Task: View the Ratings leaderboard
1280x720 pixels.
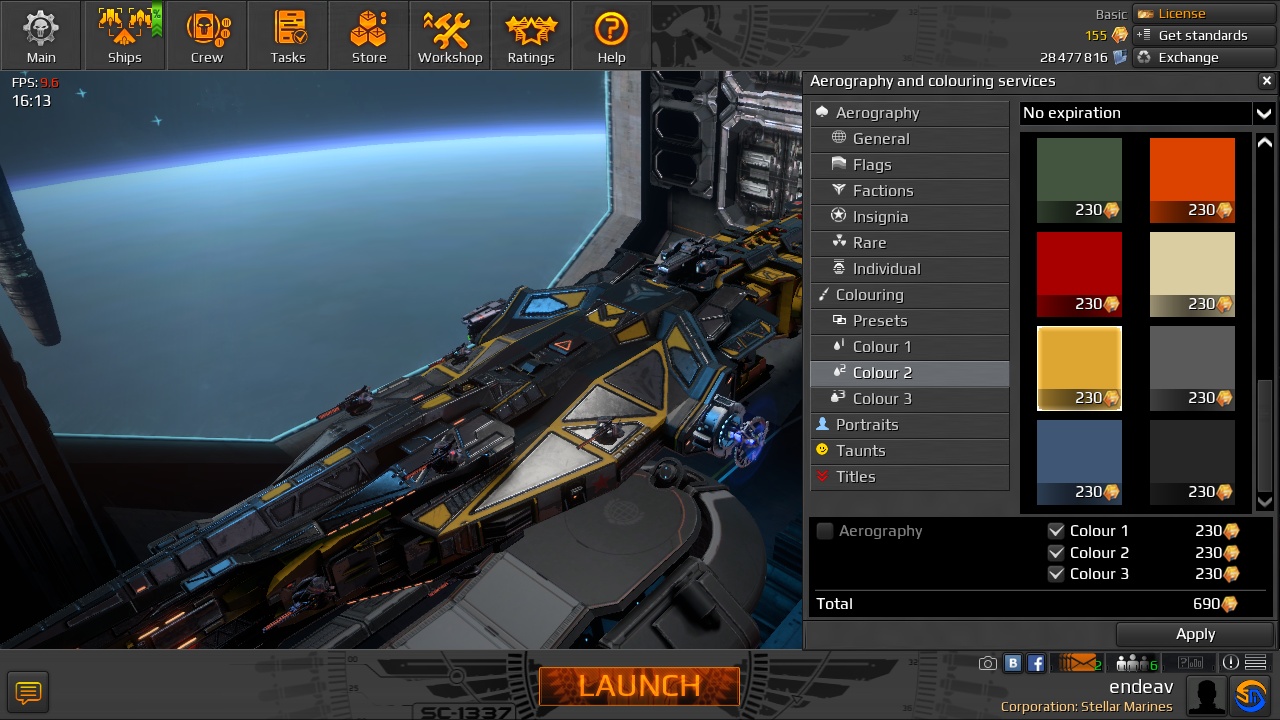Action: (x=530, y=35)
